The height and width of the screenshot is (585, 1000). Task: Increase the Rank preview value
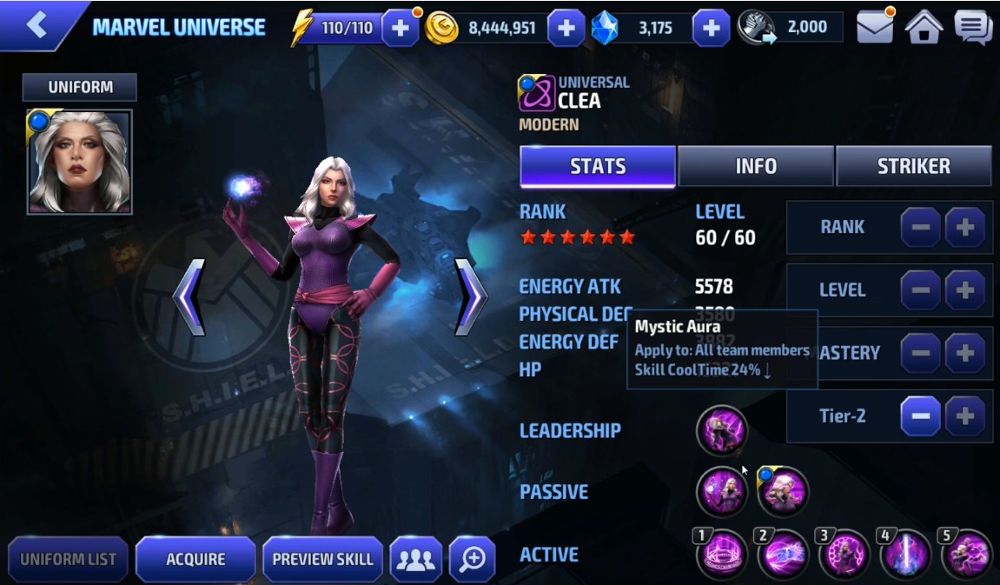965,227
